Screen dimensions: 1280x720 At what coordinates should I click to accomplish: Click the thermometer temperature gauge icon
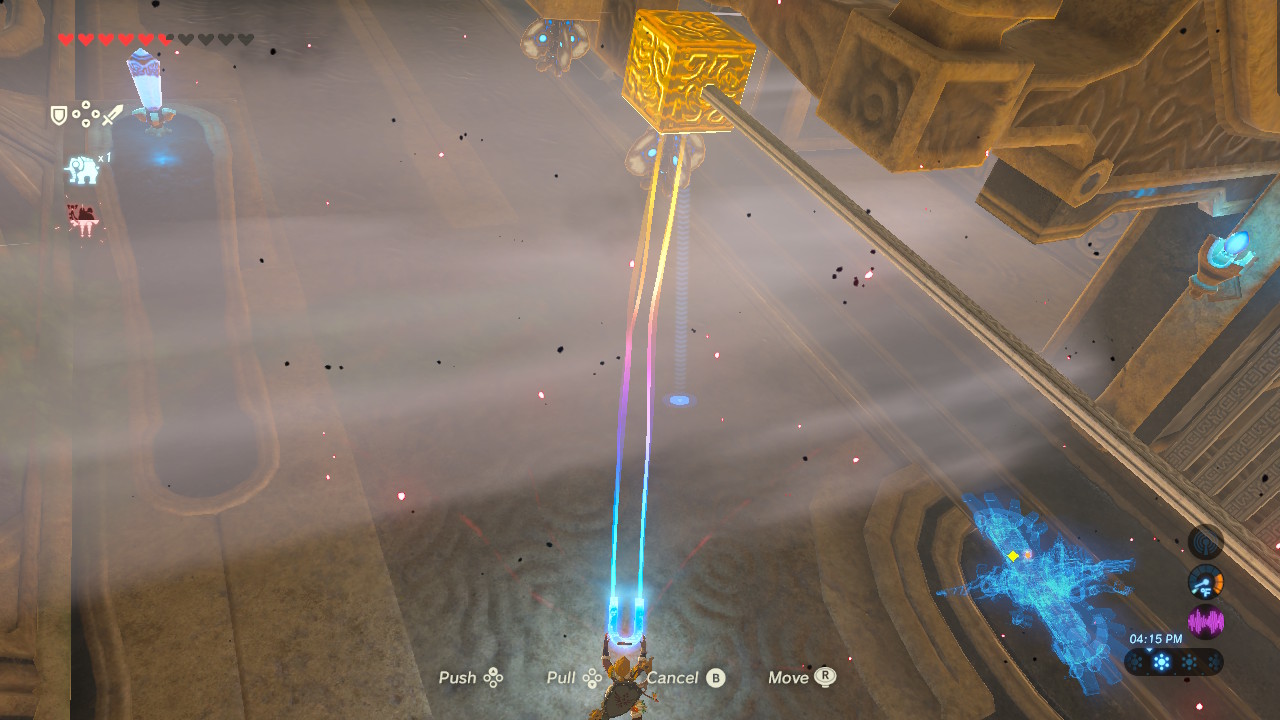click(x=1205, y=581)
